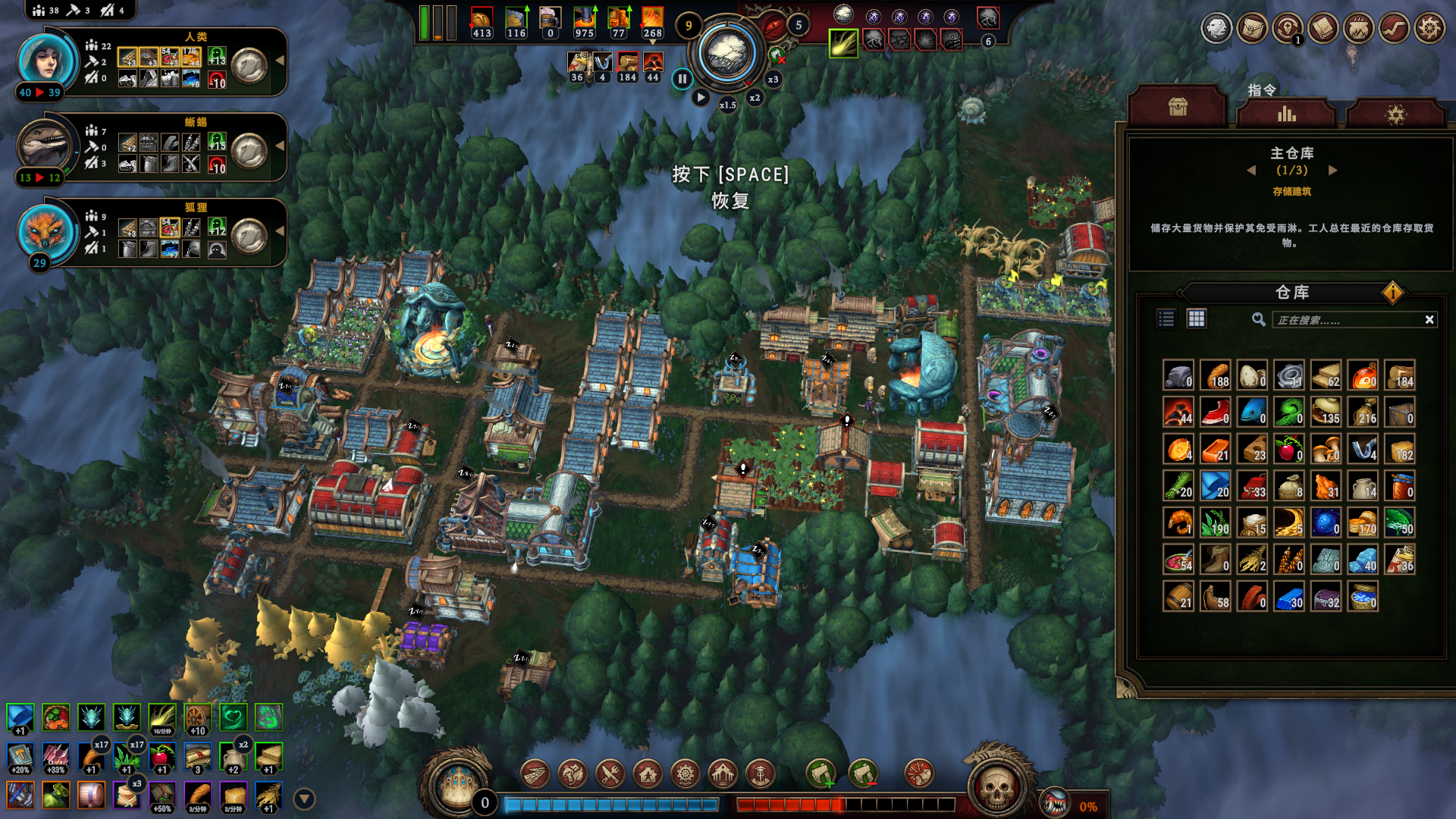Click the warehouse search field

pos(1346,320)
